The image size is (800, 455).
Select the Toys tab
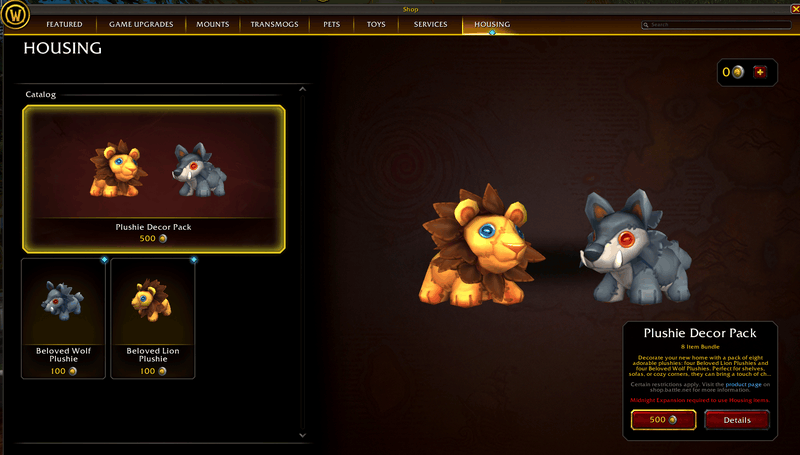pos(376,24)
